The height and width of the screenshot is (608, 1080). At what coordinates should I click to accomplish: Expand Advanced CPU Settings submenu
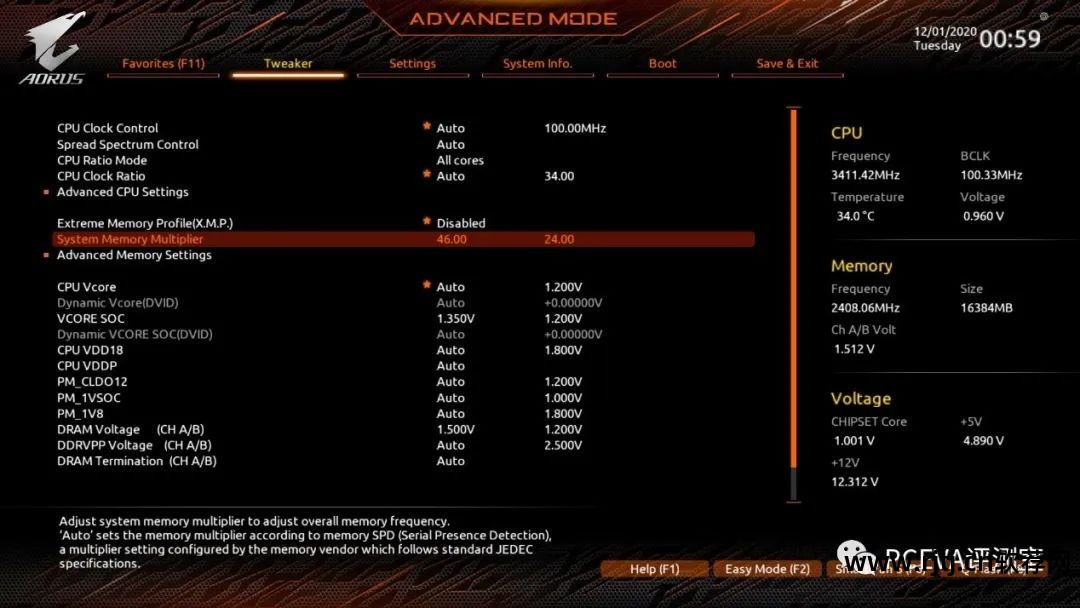tap(122, 192)
